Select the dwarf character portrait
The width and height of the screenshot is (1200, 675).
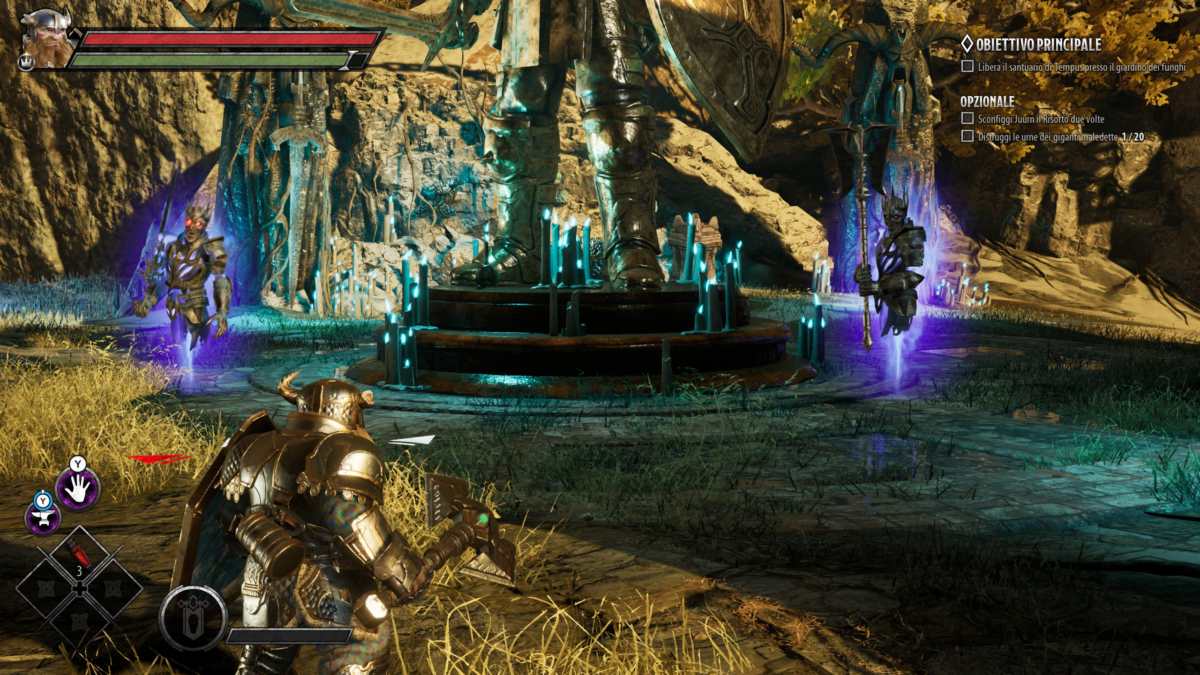pos(45,39)
